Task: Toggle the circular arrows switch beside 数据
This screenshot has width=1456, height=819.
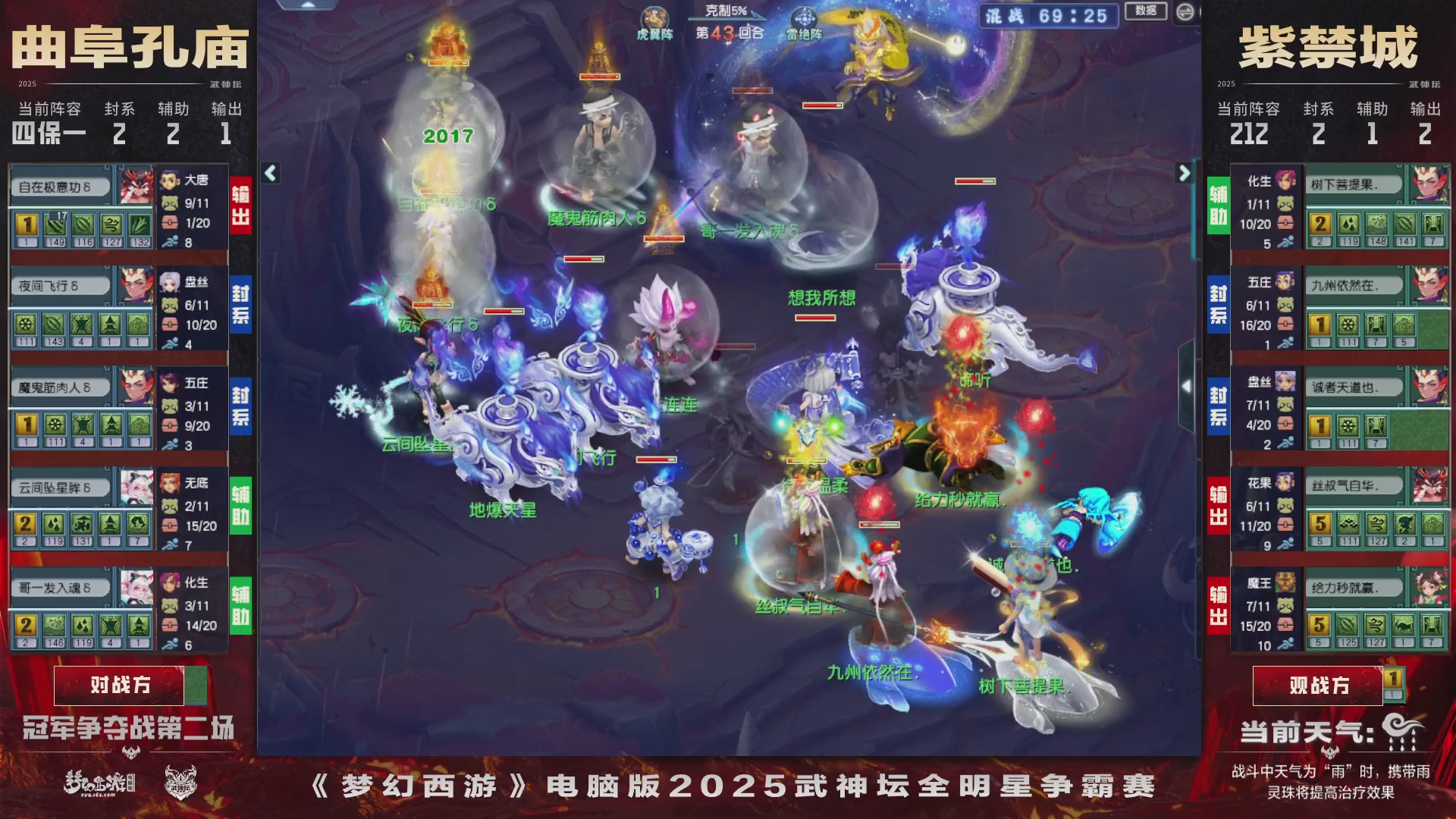Action: click(x=1186, y=12)
